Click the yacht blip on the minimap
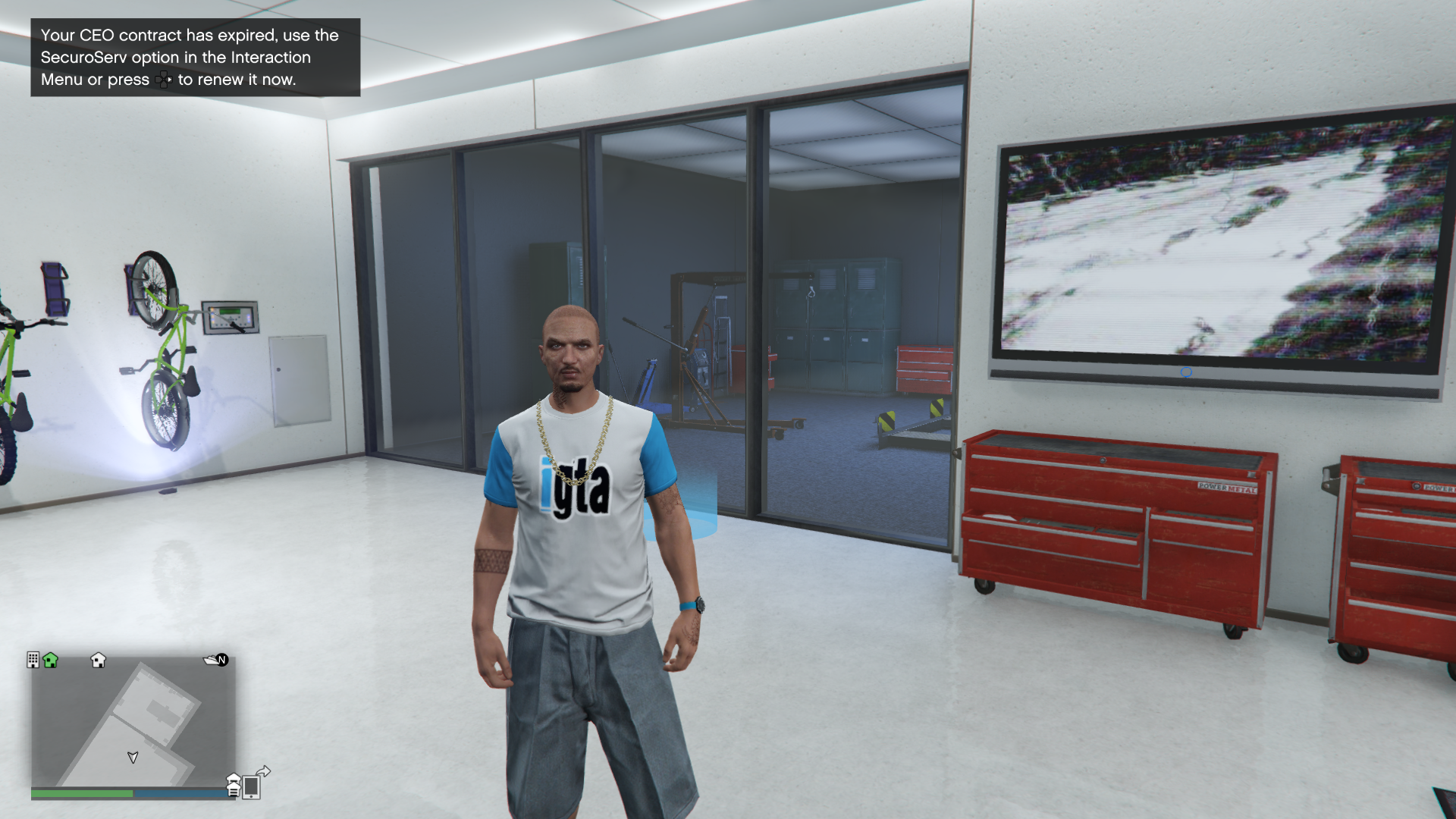This screenshot has width=1456, height=819. click(210, 660)
